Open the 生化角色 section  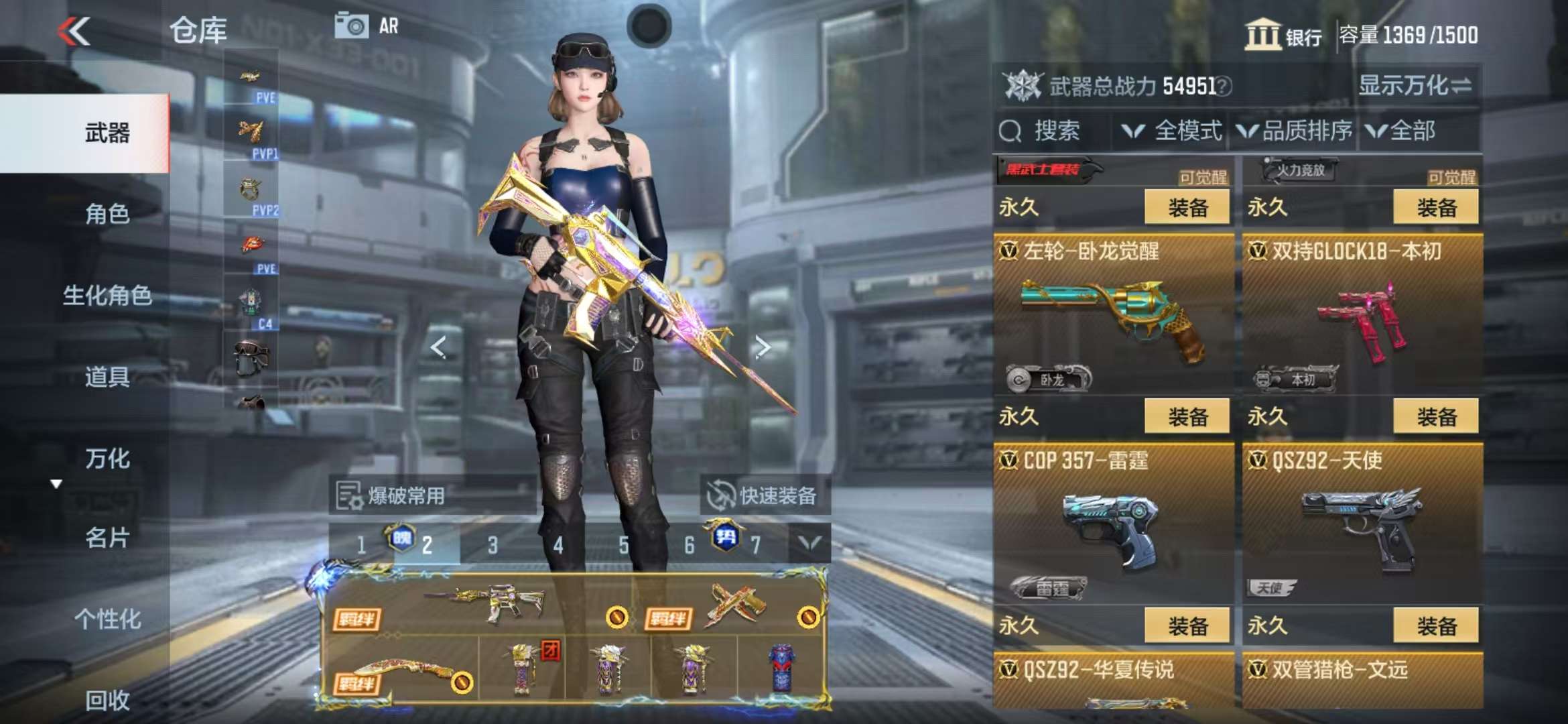107,295
